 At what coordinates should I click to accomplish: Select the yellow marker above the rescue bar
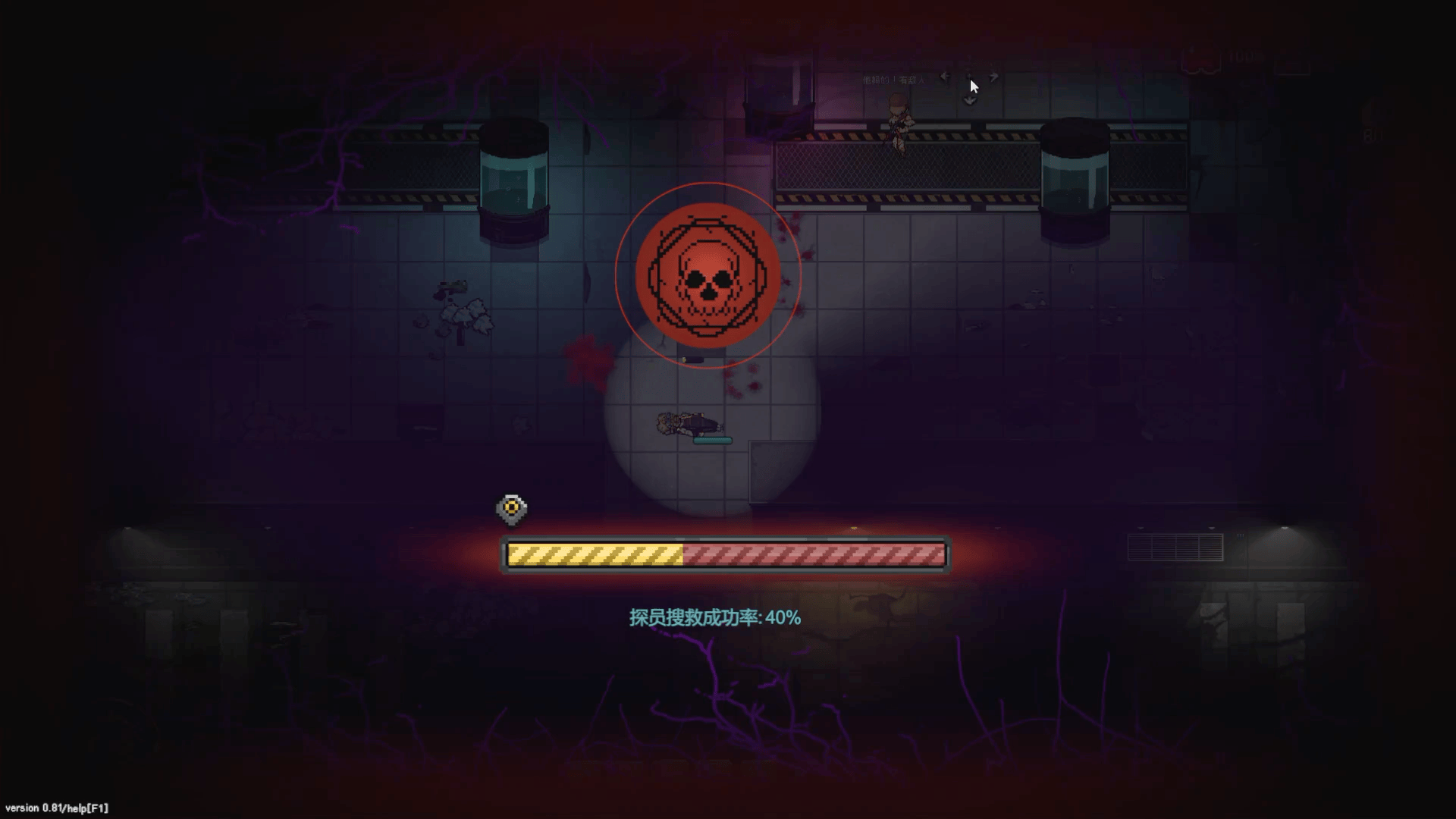512,508
